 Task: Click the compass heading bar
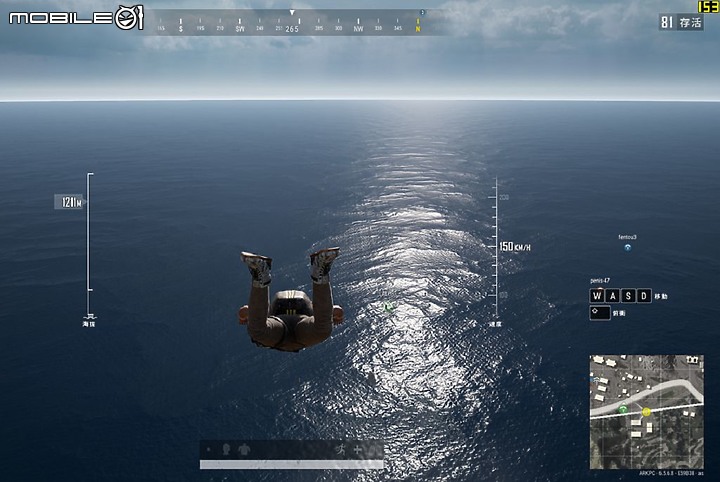click(x=291, y=23)
